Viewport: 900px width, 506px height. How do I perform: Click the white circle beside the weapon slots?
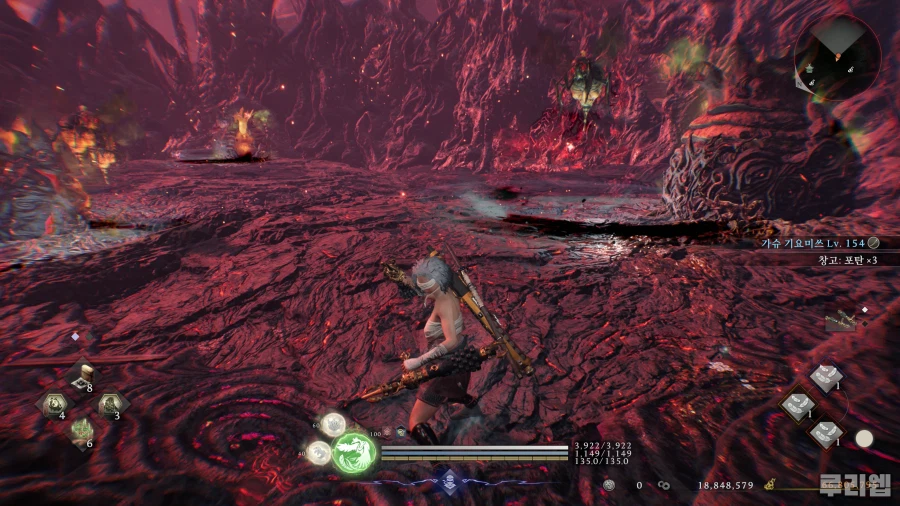(x=864, y=438)
